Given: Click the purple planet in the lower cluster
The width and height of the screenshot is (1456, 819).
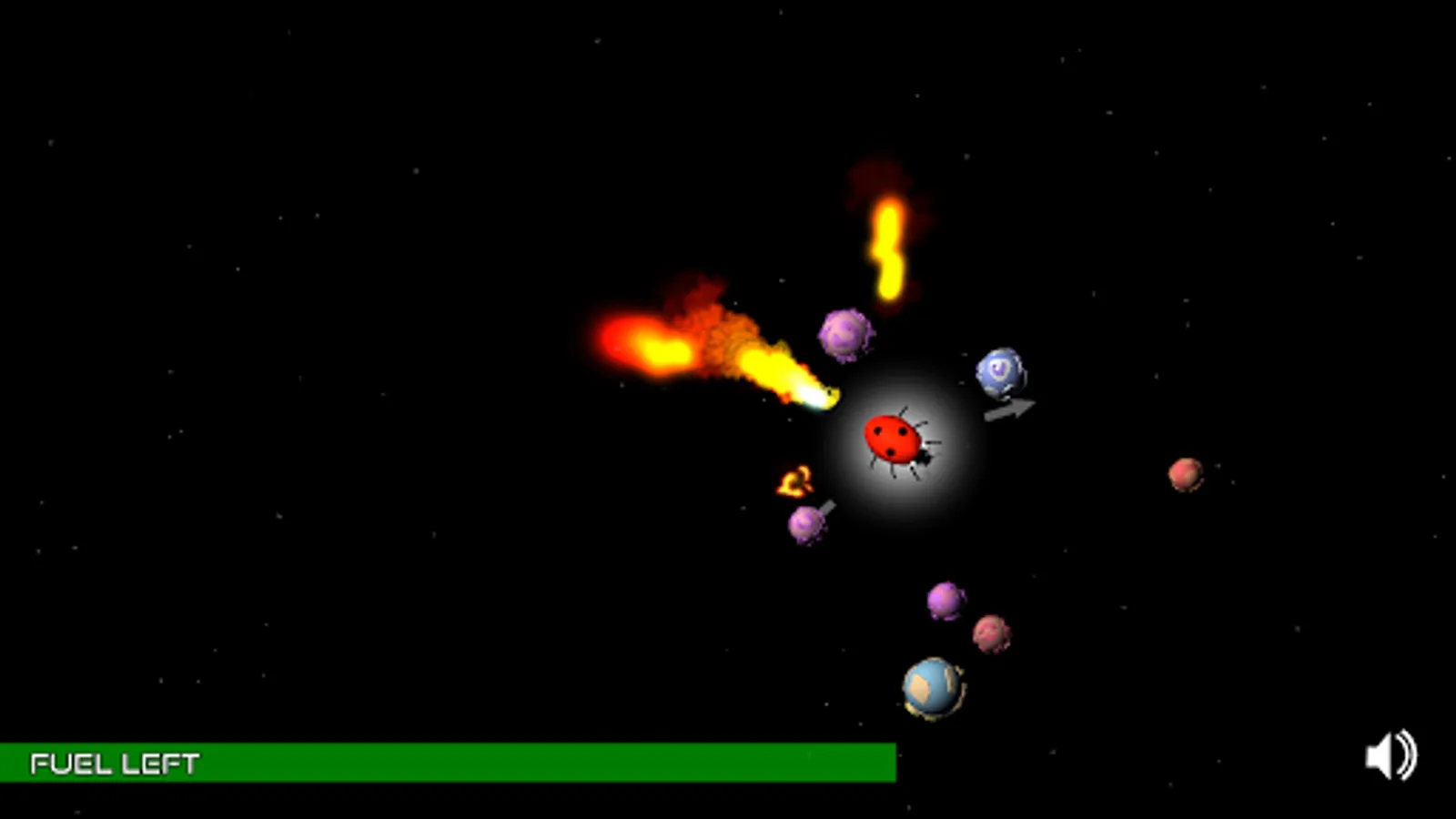Looking at the screenshot, I should point(945,602).
